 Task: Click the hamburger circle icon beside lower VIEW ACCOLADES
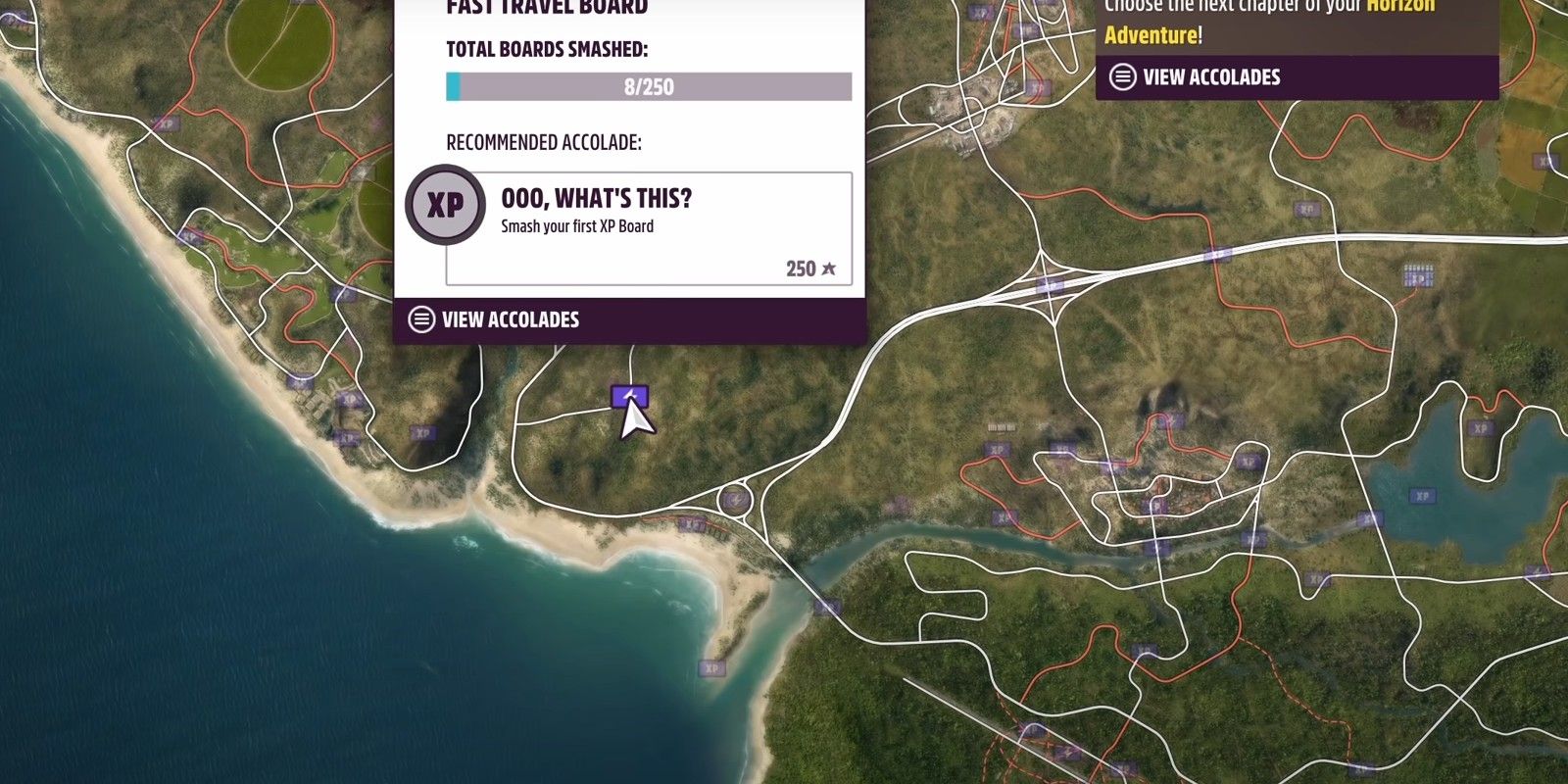tap(421, 318)
